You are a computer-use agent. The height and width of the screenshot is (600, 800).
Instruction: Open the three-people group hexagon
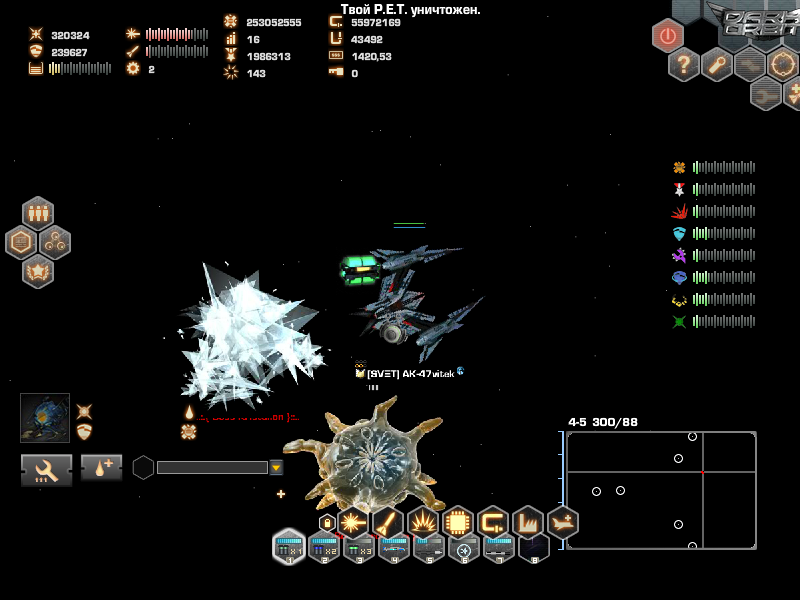pyautogui.click(x=38, y=213)
